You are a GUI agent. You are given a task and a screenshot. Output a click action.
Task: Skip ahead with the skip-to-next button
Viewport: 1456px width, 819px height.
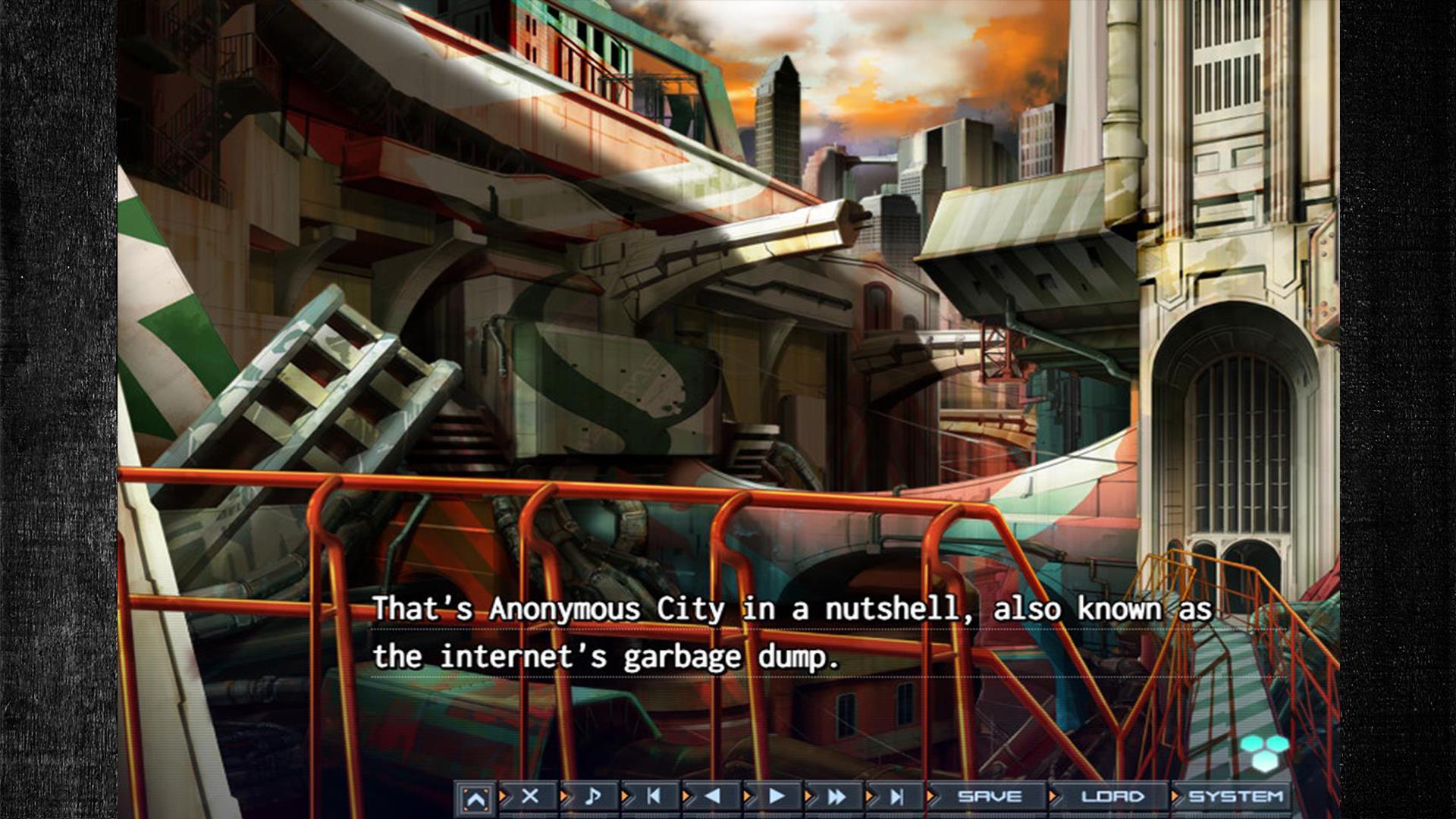pos(897,796)
